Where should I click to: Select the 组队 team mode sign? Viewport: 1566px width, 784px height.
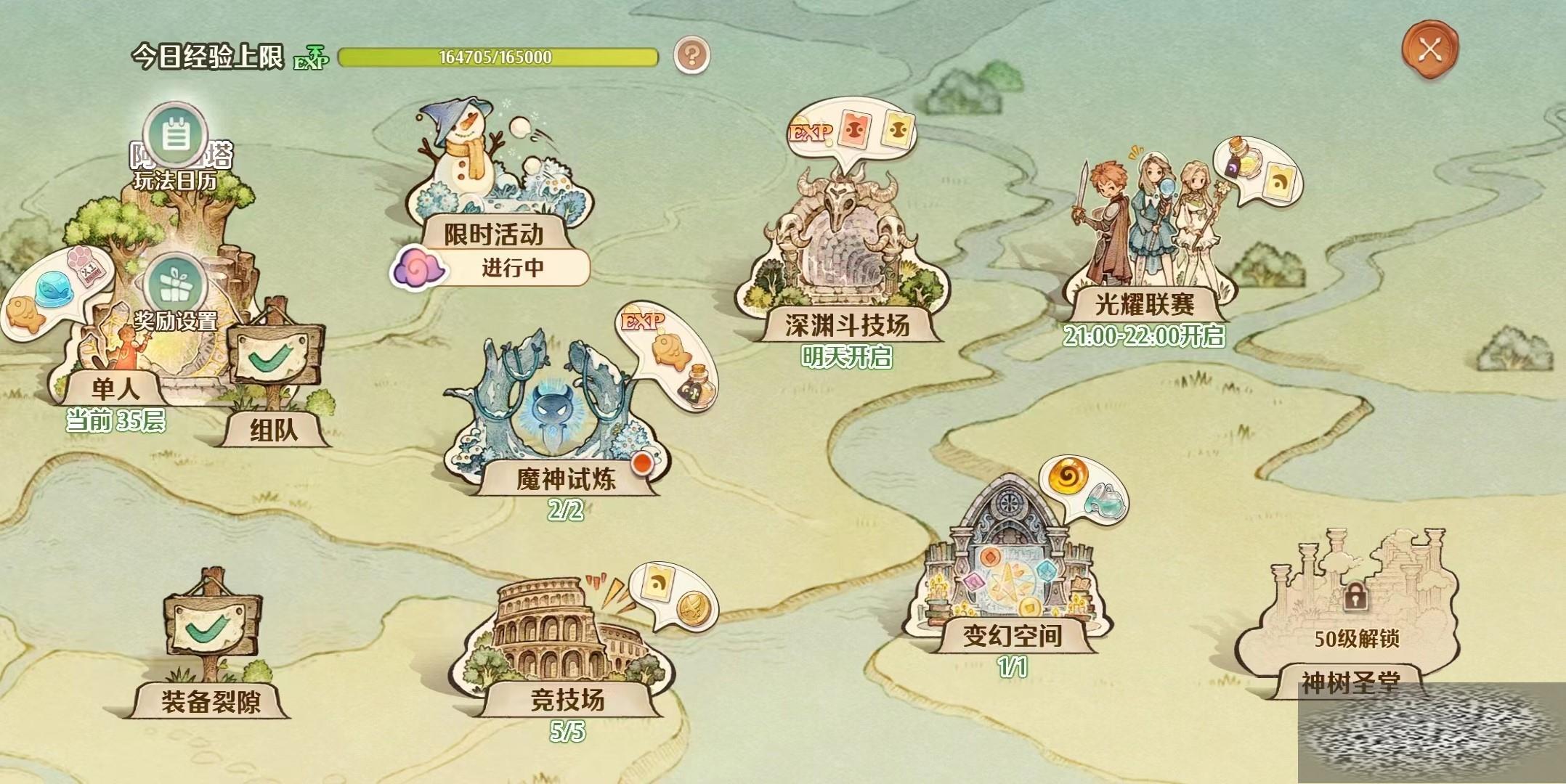[x=274, y=430]
